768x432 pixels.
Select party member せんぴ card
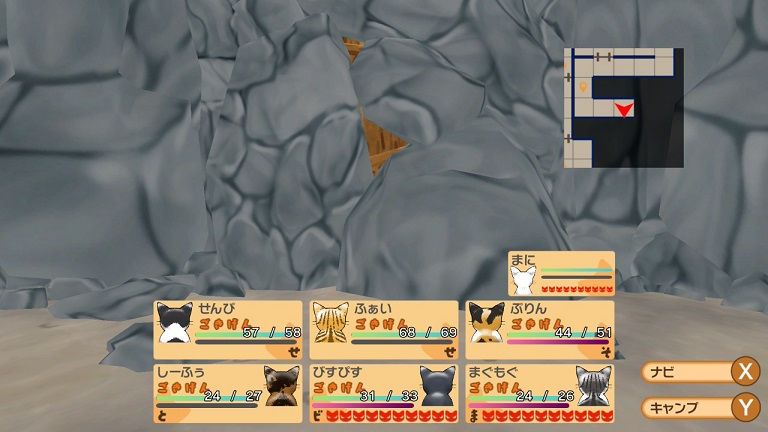(228, 330)
